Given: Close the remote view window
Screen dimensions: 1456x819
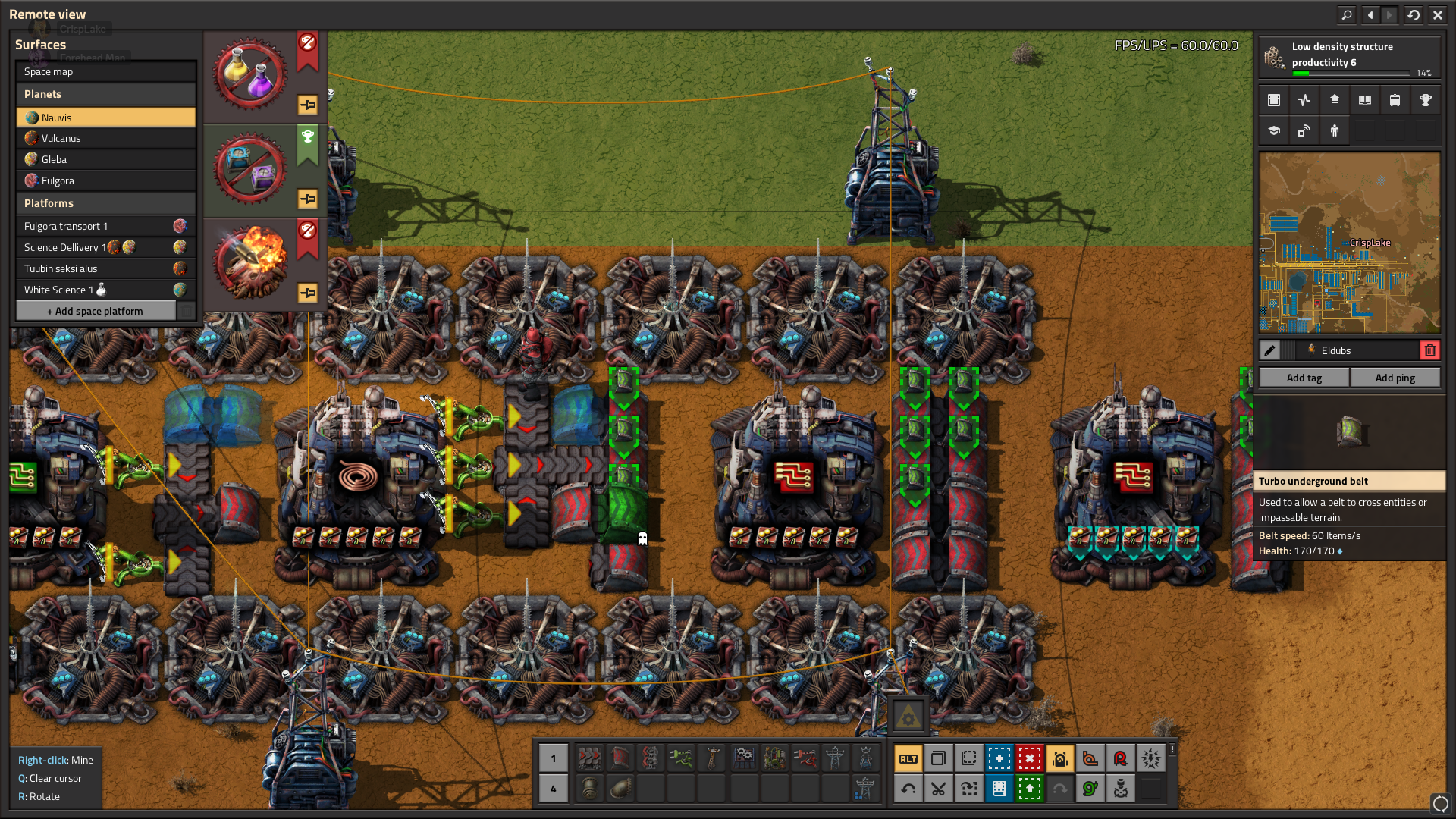Looking at the screenshot, I should tap(1437, 14).
